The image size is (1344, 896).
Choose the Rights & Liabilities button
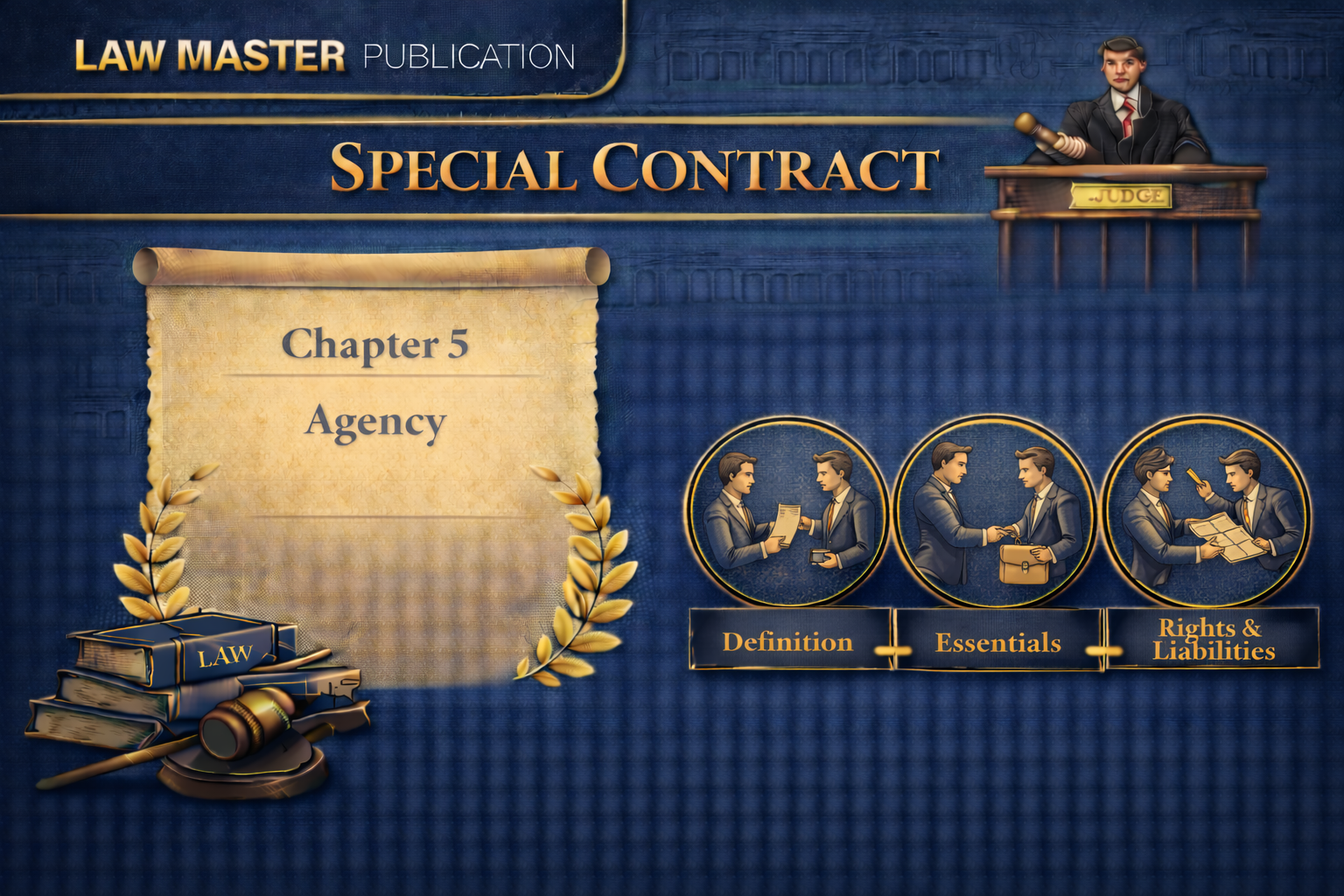coord(1213,640)
